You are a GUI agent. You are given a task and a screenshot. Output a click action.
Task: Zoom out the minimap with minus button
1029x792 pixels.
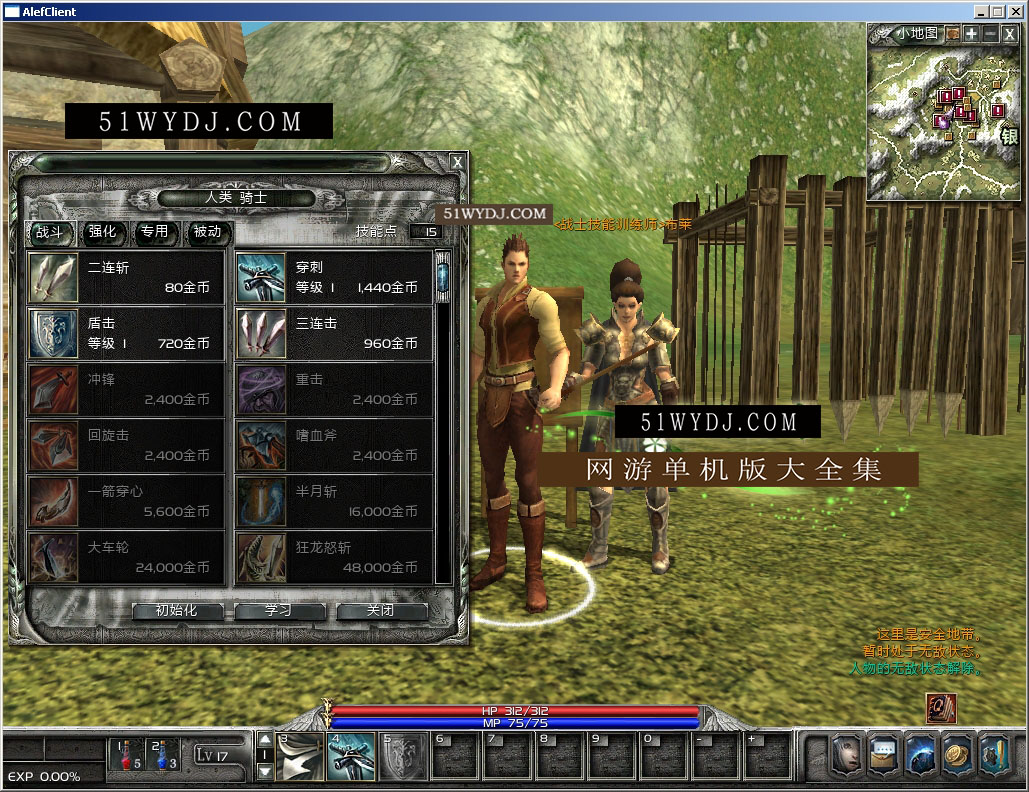(990, 34)
